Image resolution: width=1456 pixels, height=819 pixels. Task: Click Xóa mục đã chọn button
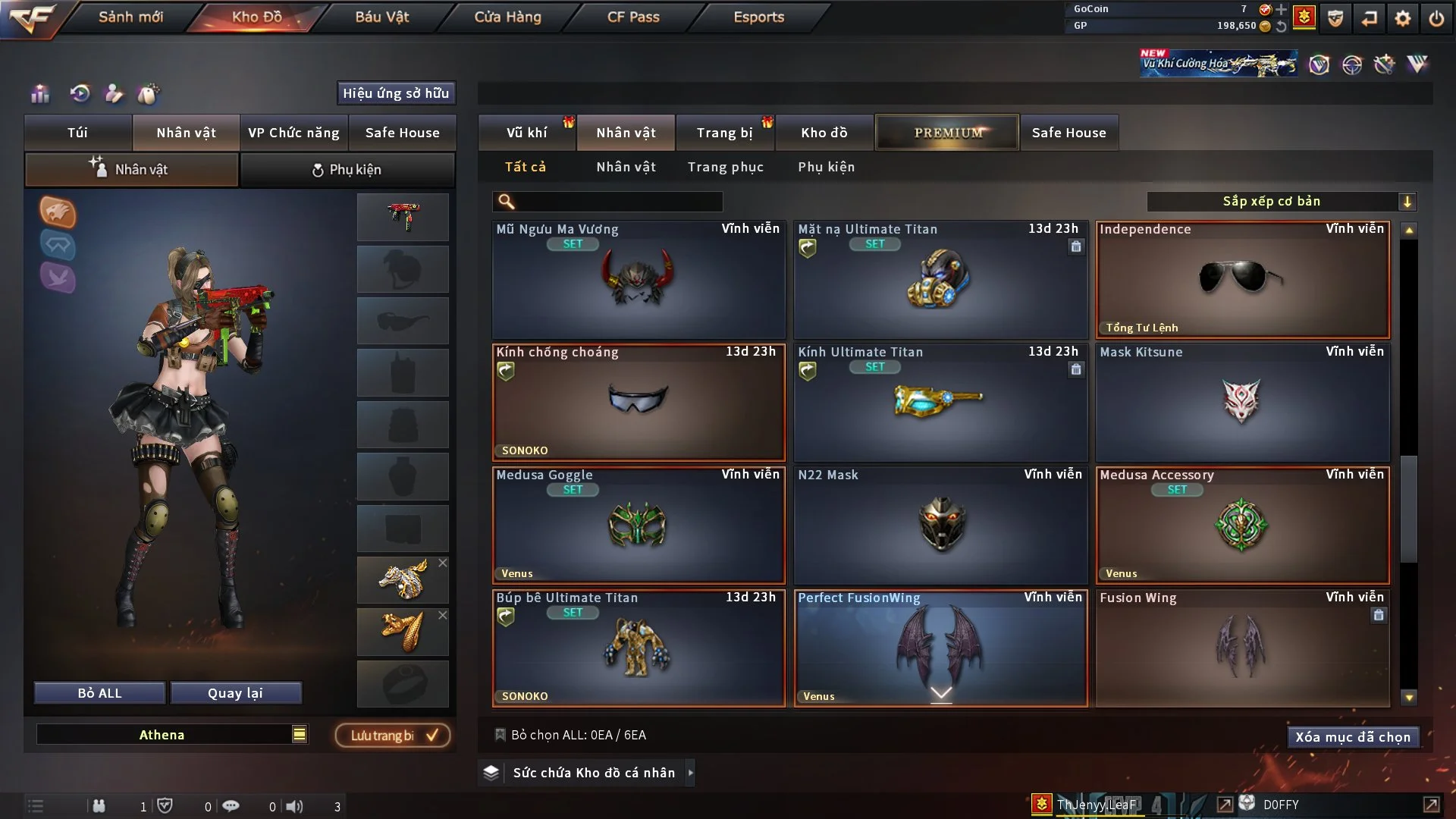pyautogui.click(x=1353, y=737)
